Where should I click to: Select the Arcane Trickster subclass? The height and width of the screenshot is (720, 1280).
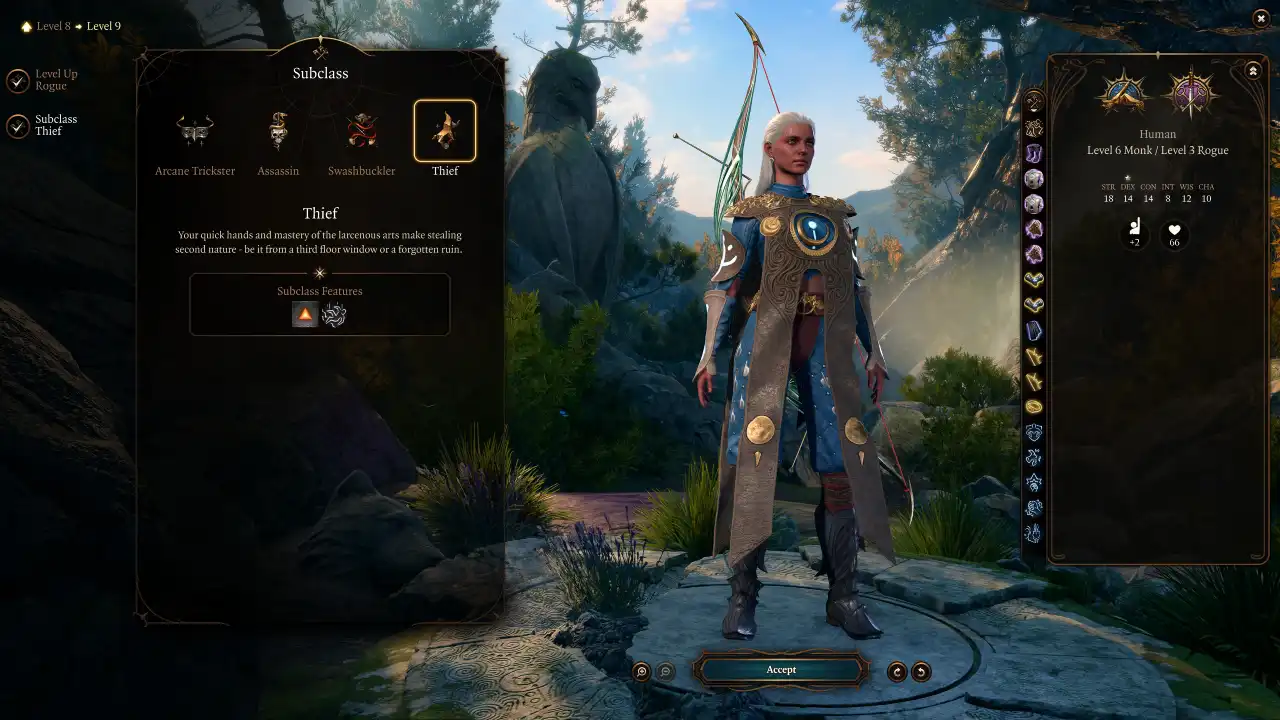pyautogui.click(x=194, y=130)
